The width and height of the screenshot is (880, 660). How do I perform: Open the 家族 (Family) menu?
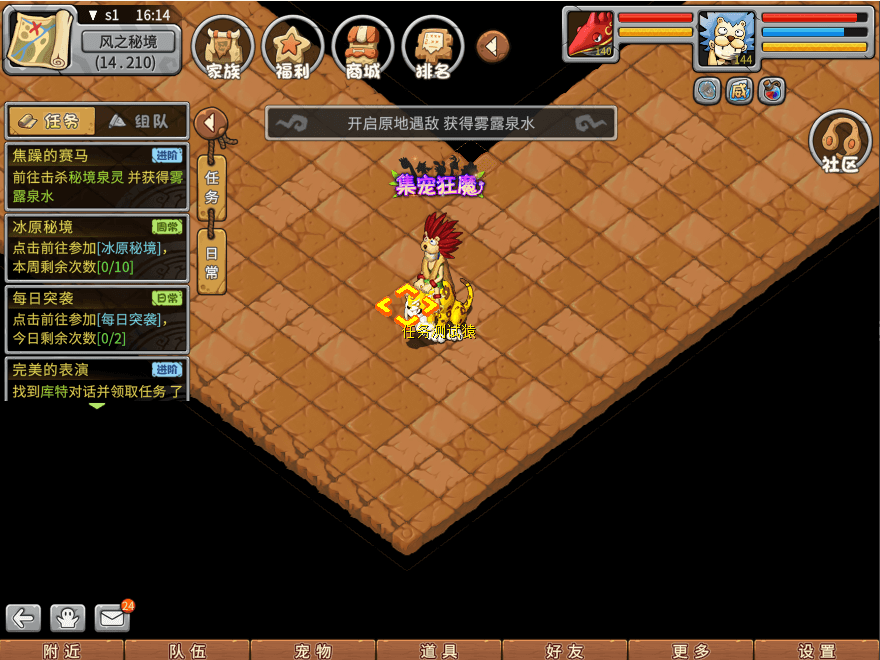223,47
